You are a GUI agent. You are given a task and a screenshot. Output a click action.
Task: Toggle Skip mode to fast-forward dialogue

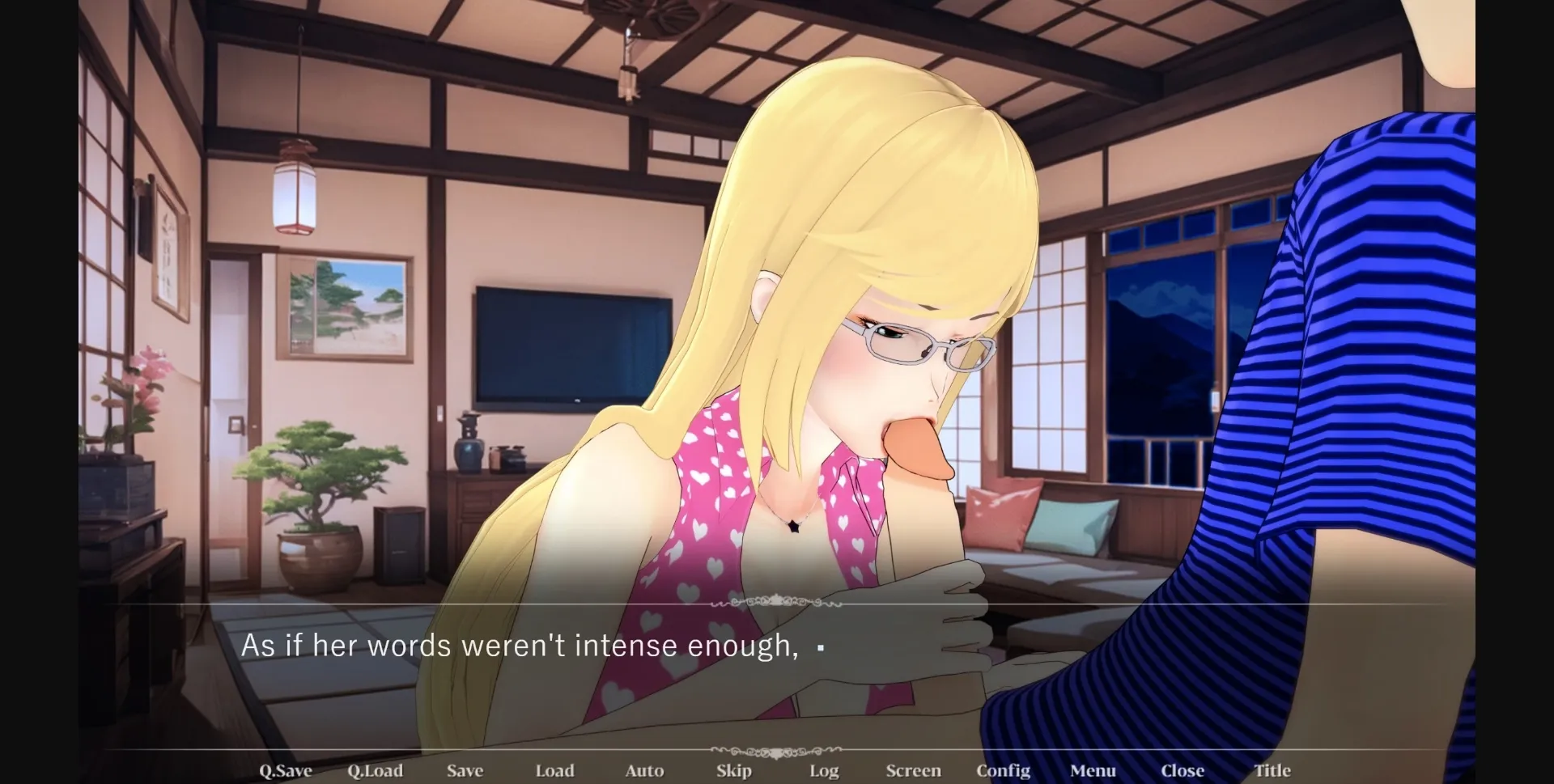coord(733,770)
